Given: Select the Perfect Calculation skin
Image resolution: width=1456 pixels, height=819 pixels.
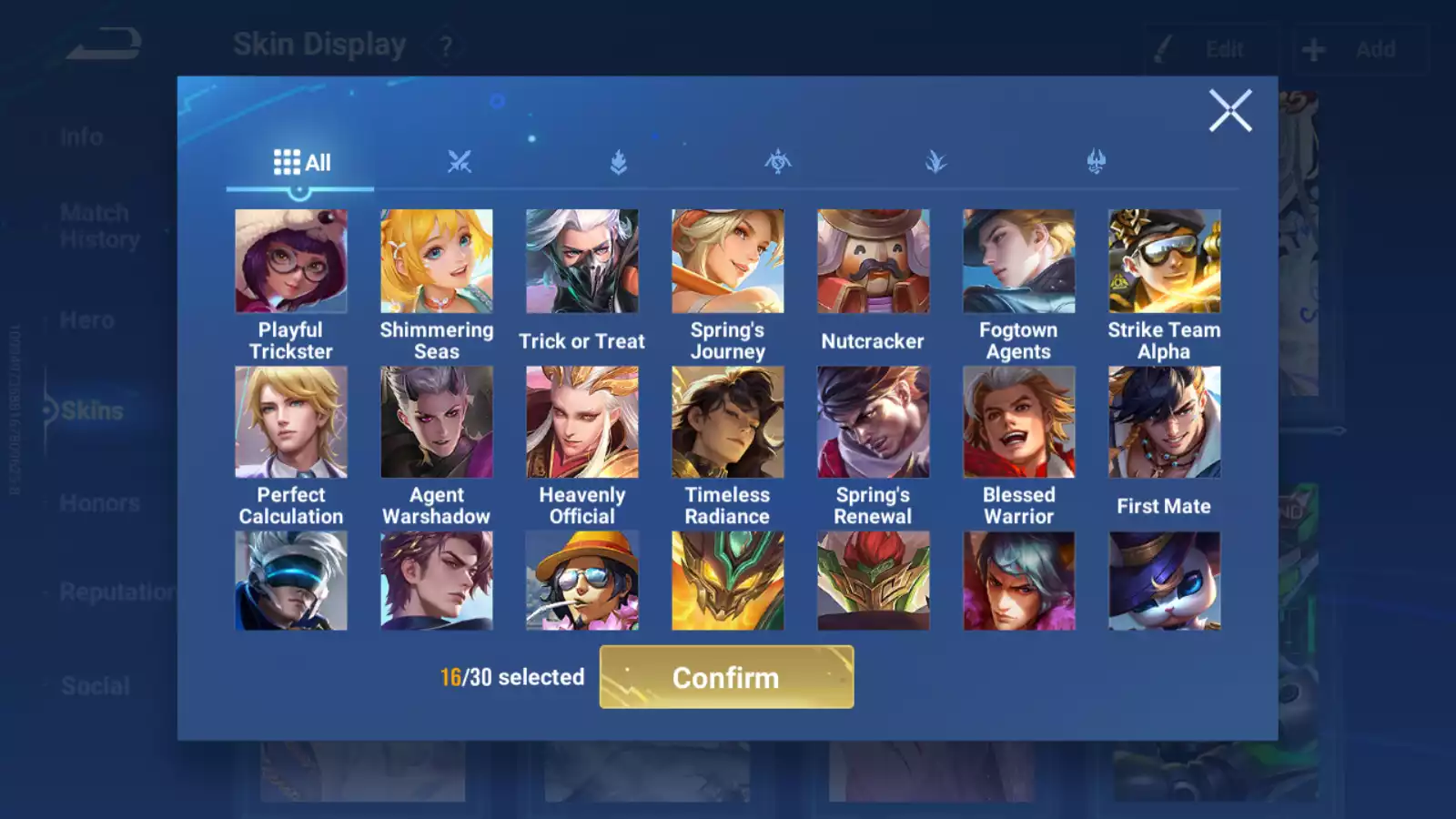Looking at the screenshot, I should point(290,422).
